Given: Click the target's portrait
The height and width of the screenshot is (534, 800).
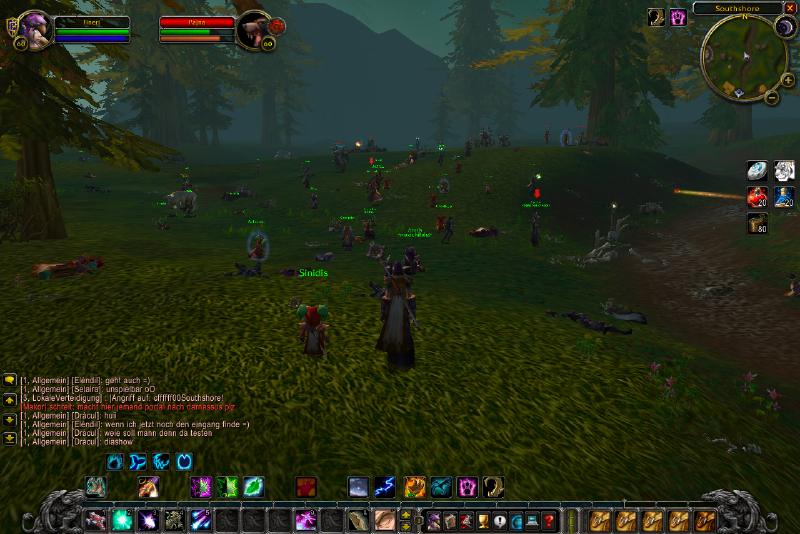Looking at the screenshot, I should (253, 29).
